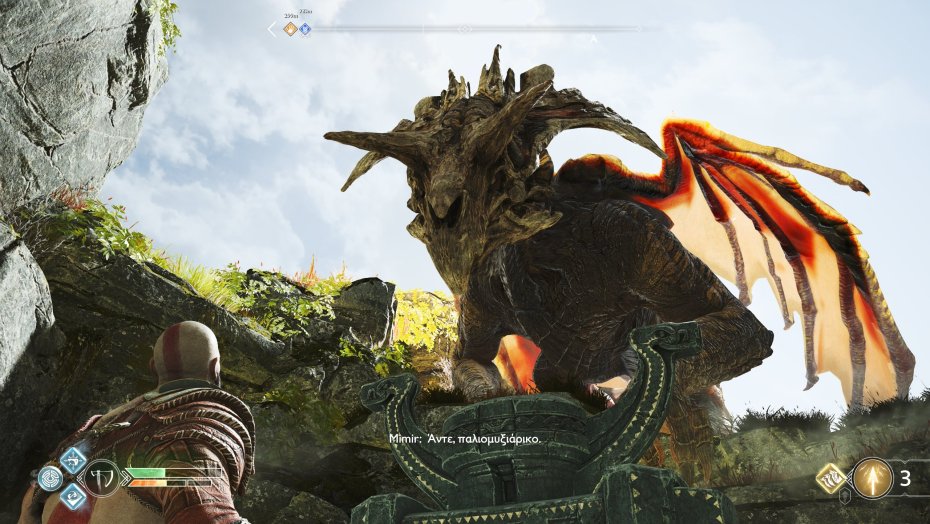Activate the lower diamond runic attack icon
The image size is (930, 524).
73,495
